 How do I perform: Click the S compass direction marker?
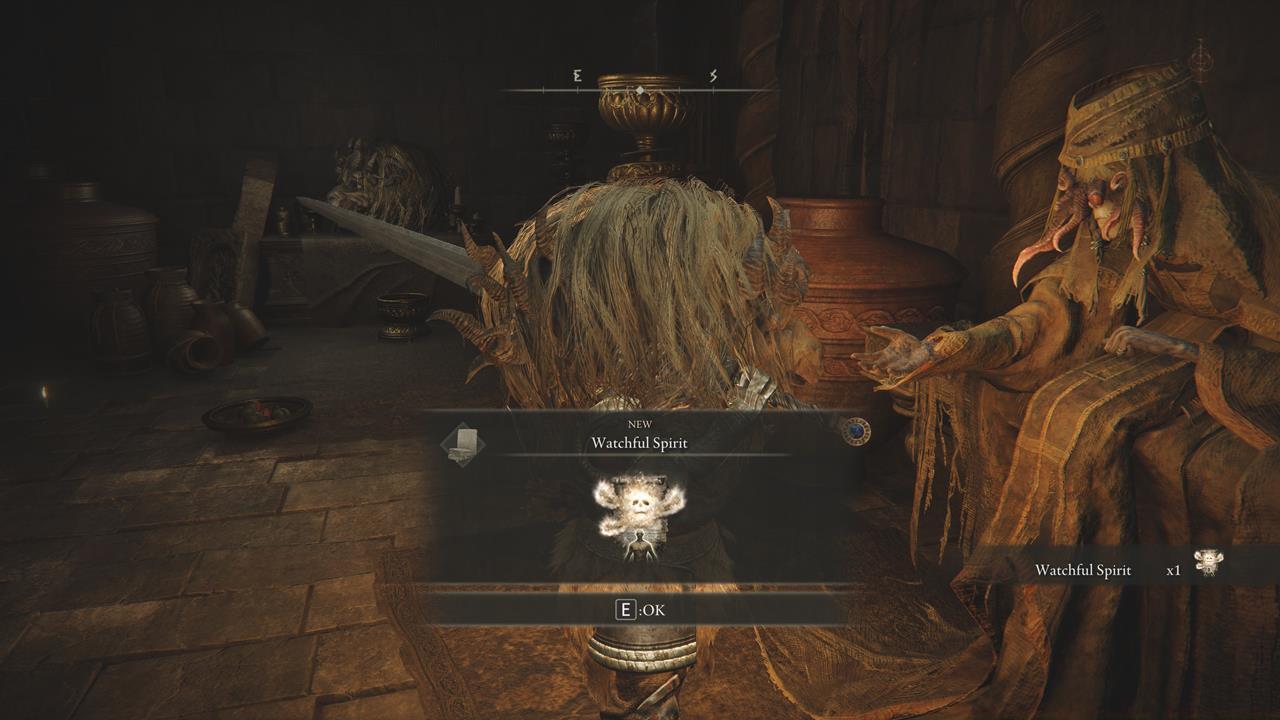714,74
